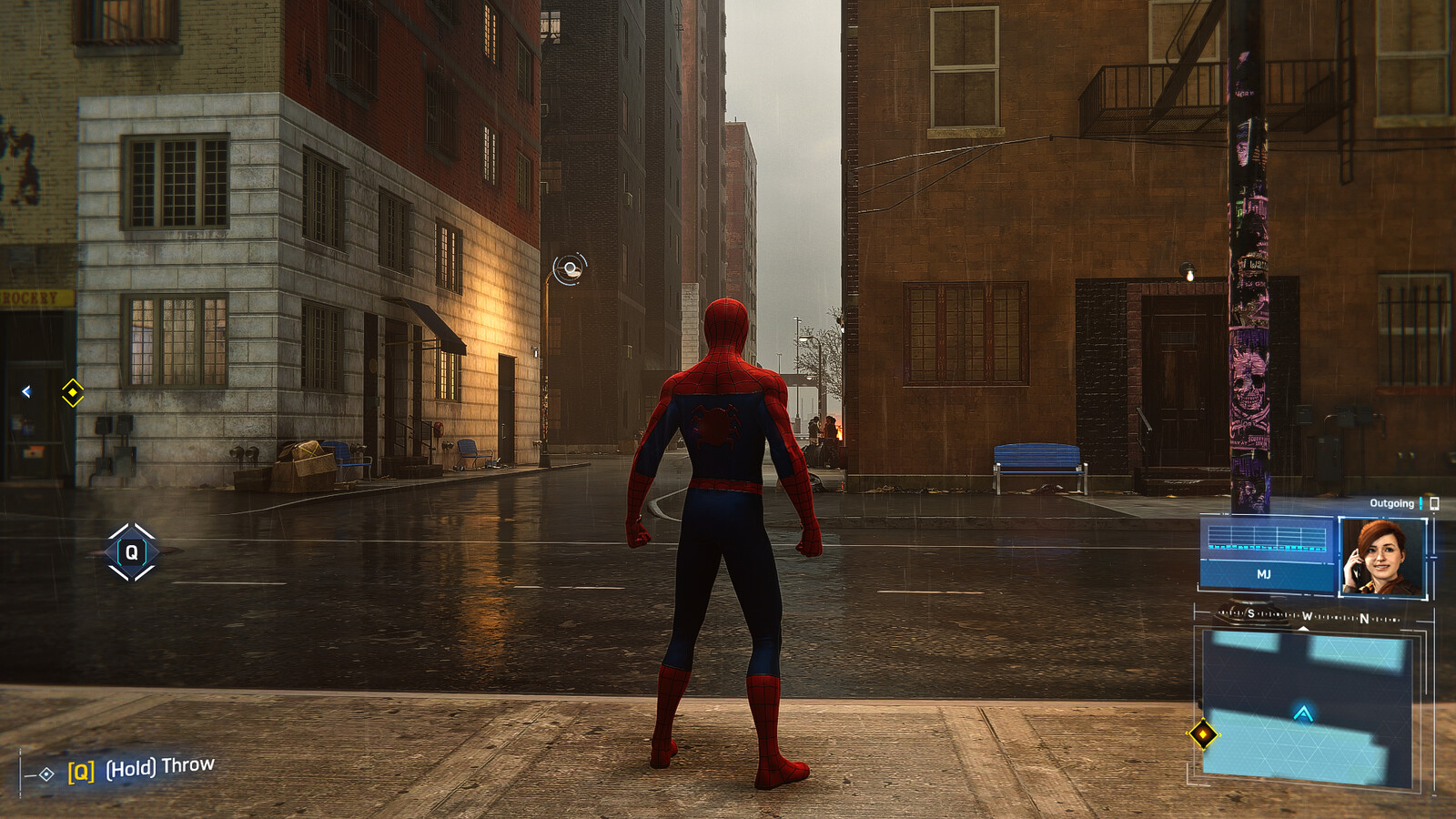Select the off-screen waypoint diamond beside the left arrow
This screenshot has height=819, width=1456.
73,392
